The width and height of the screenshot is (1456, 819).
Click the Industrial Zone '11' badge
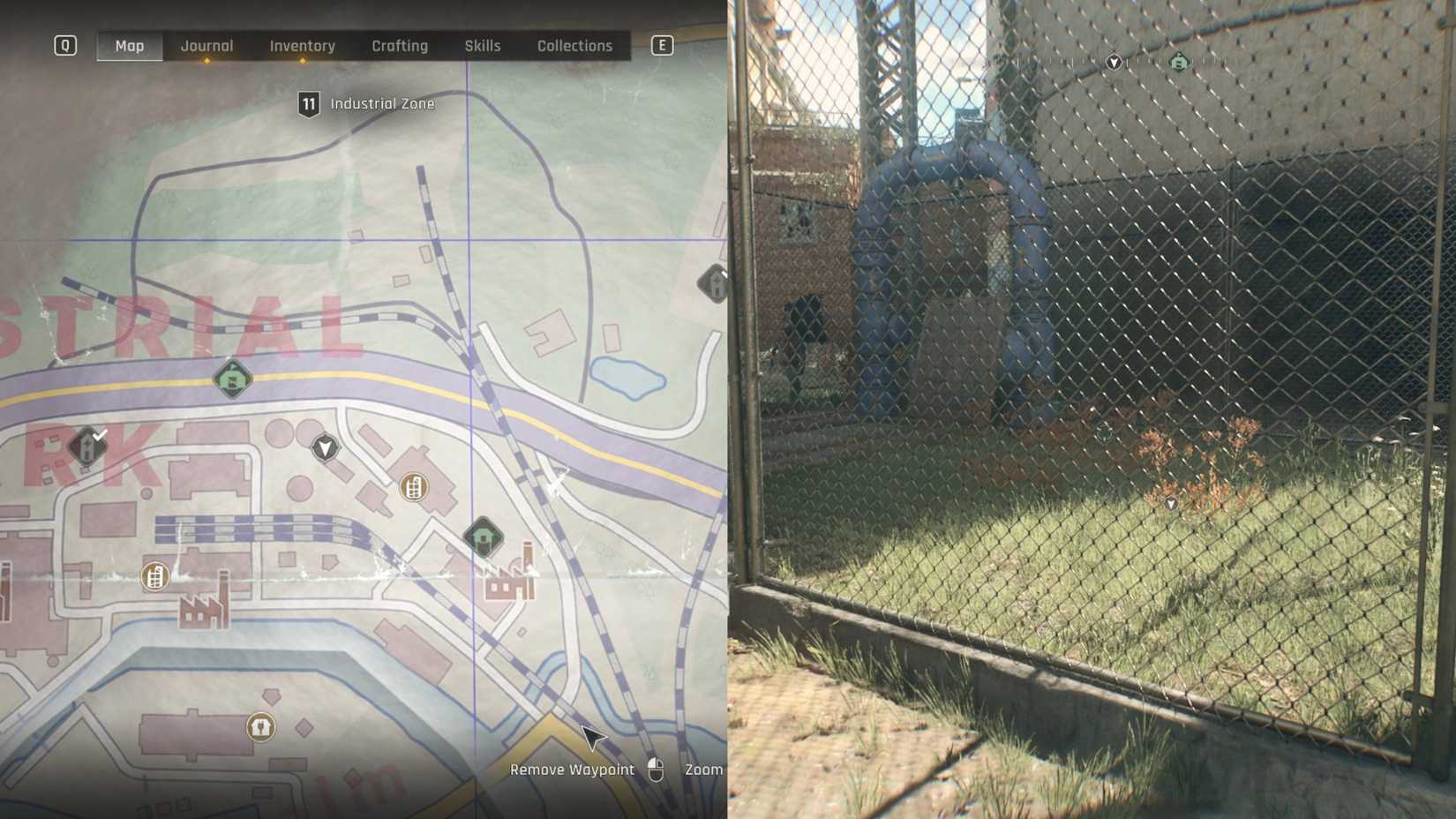point(308,103)
